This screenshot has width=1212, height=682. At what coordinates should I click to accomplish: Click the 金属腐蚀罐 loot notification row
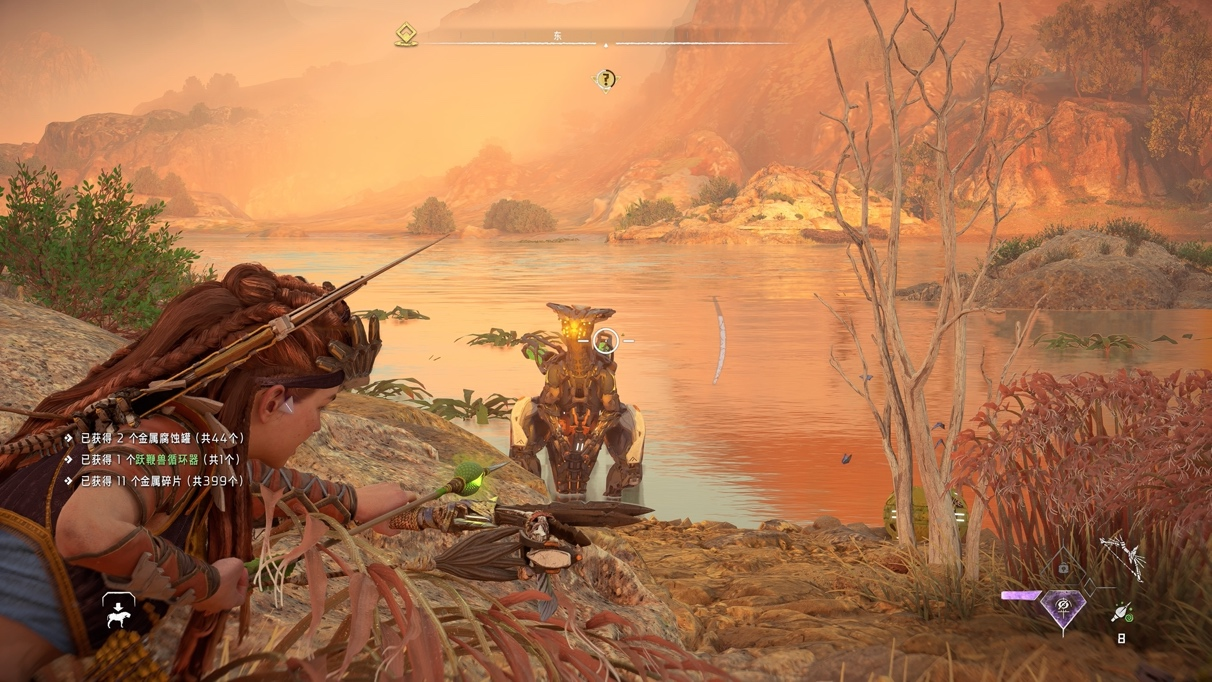pos(162,438)
